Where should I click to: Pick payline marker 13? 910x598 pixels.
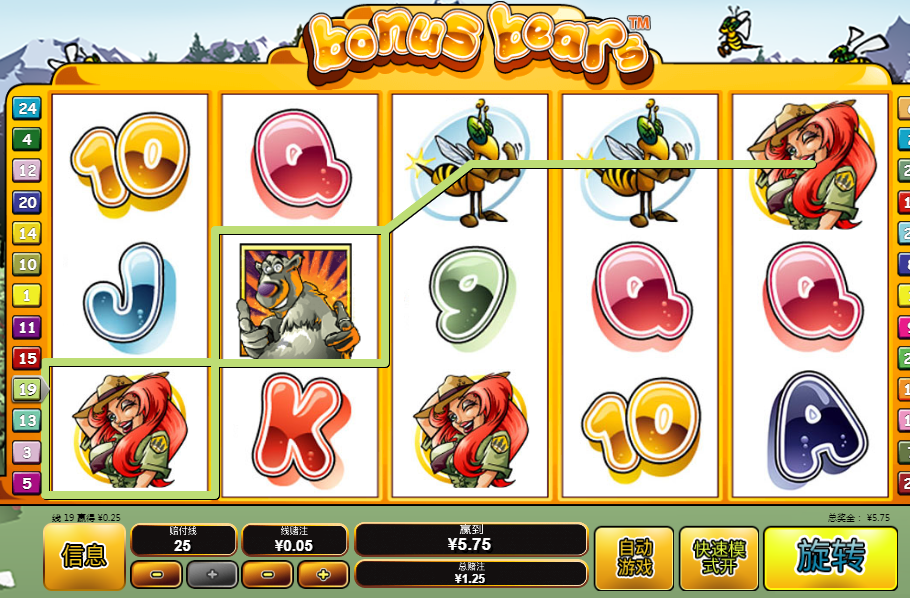click(26, 421)
